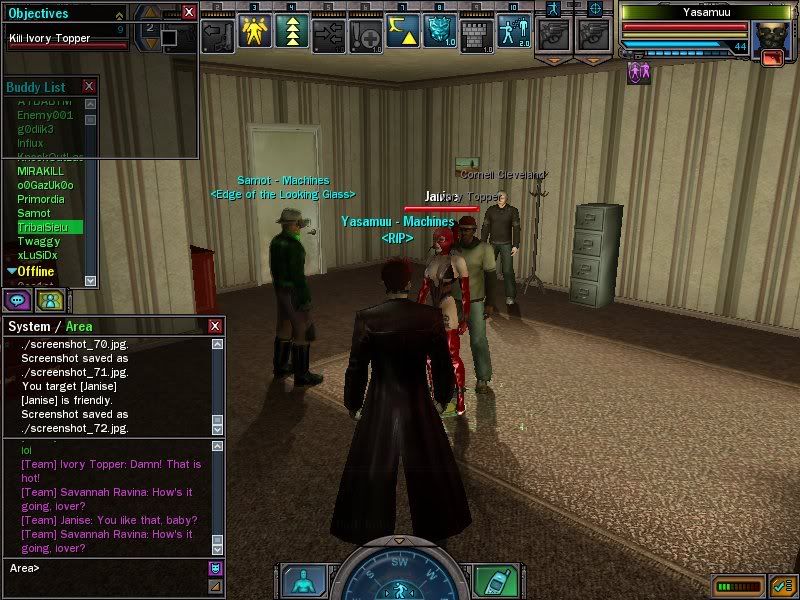Screen dimensions: 800x600
Task: Close the System / Area chat window
Action: pos(215,326)
